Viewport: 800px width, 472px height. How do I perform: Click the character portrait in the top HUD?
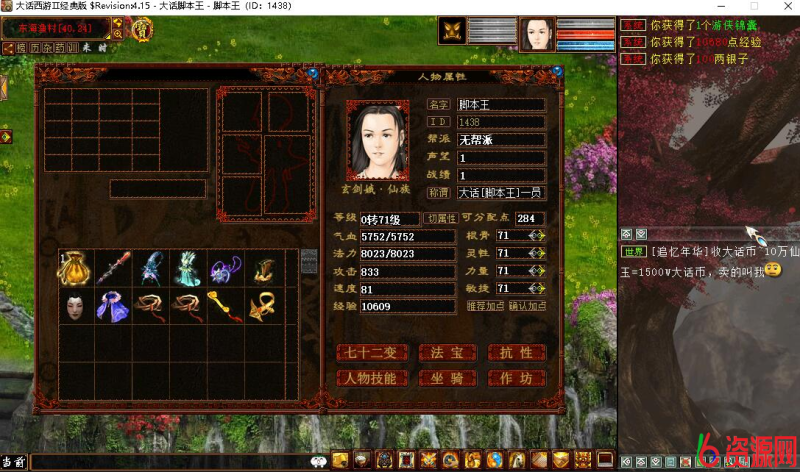coord(538,33)
